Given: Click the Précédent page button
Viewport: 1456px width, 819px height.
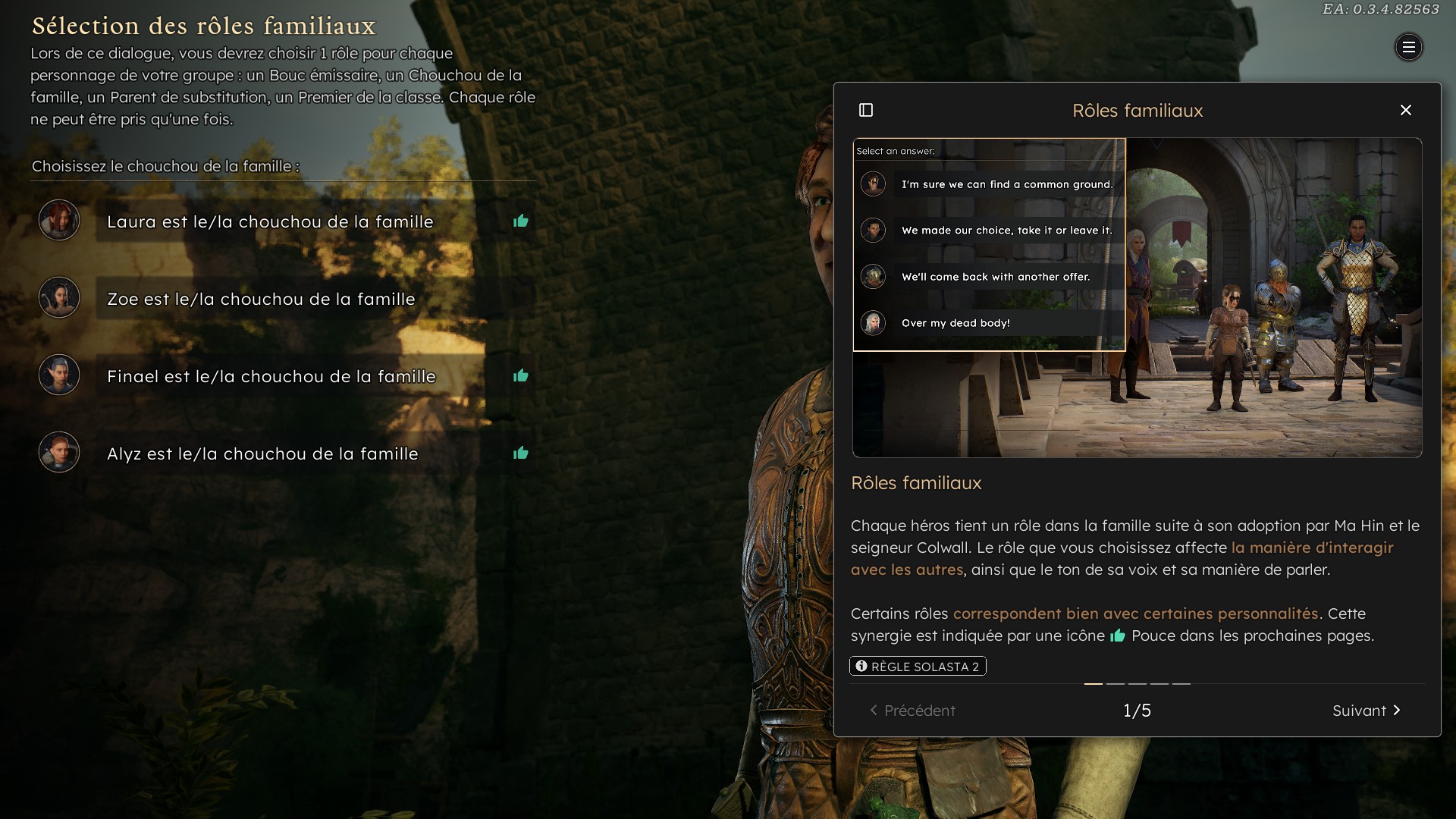Looking at the screenshot, I should pos(912,711).
